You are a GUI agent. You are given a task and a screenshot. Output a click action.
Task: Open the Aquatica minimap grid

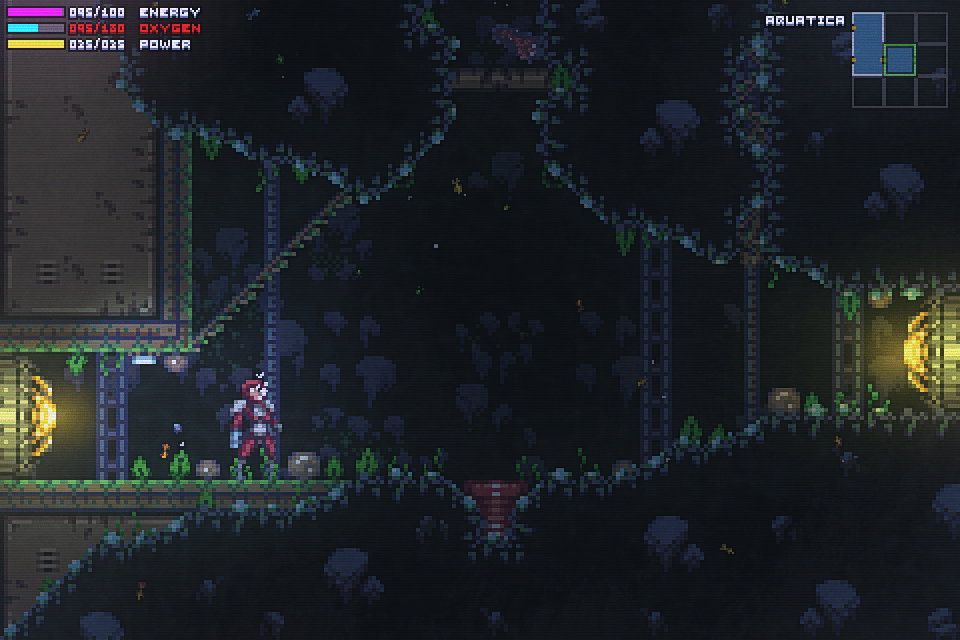point(899,59)
